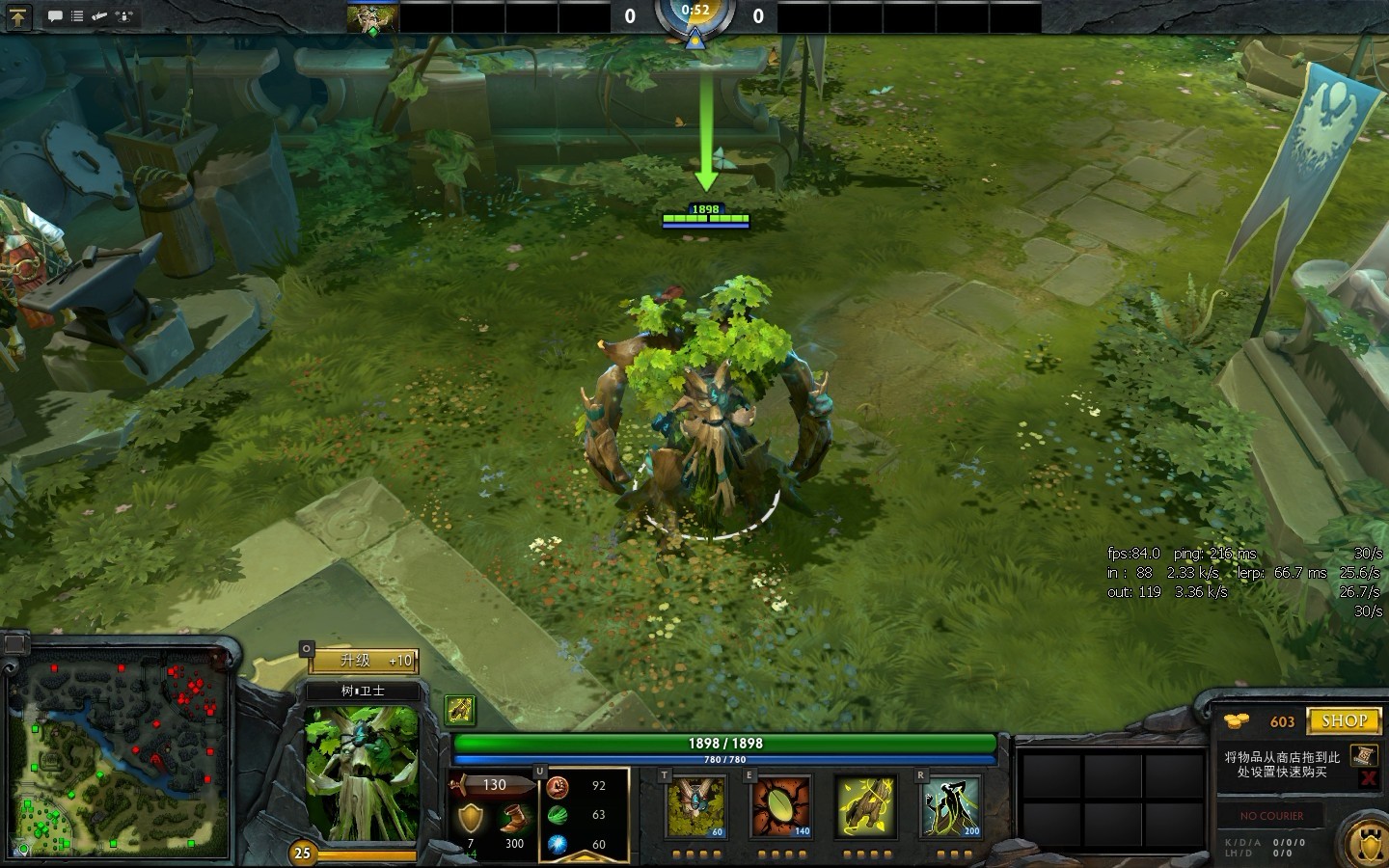Select the Treant hero in the top bar

(372, 17)
